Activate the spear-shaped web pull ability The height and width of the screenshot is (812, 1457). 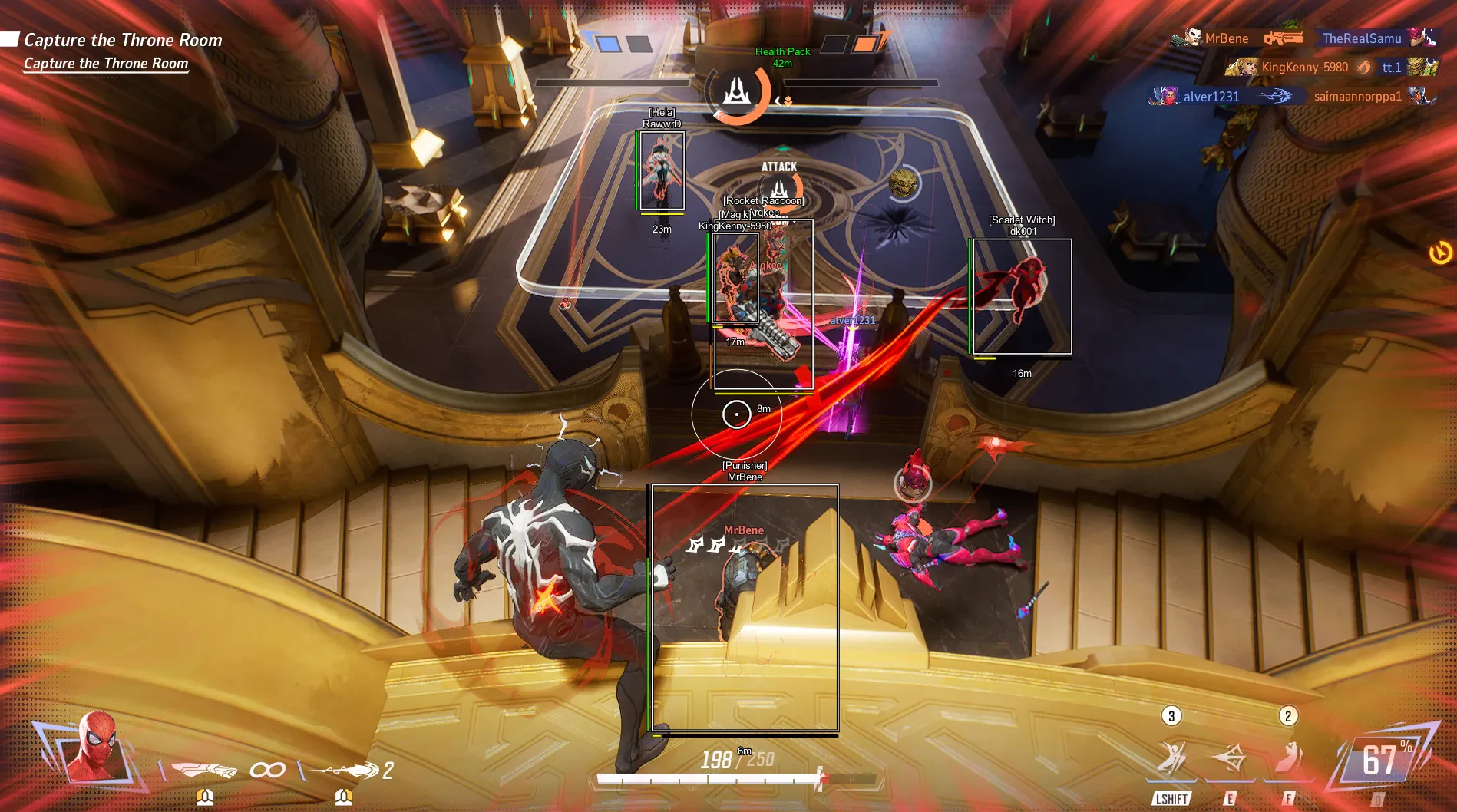(1230, 759)
